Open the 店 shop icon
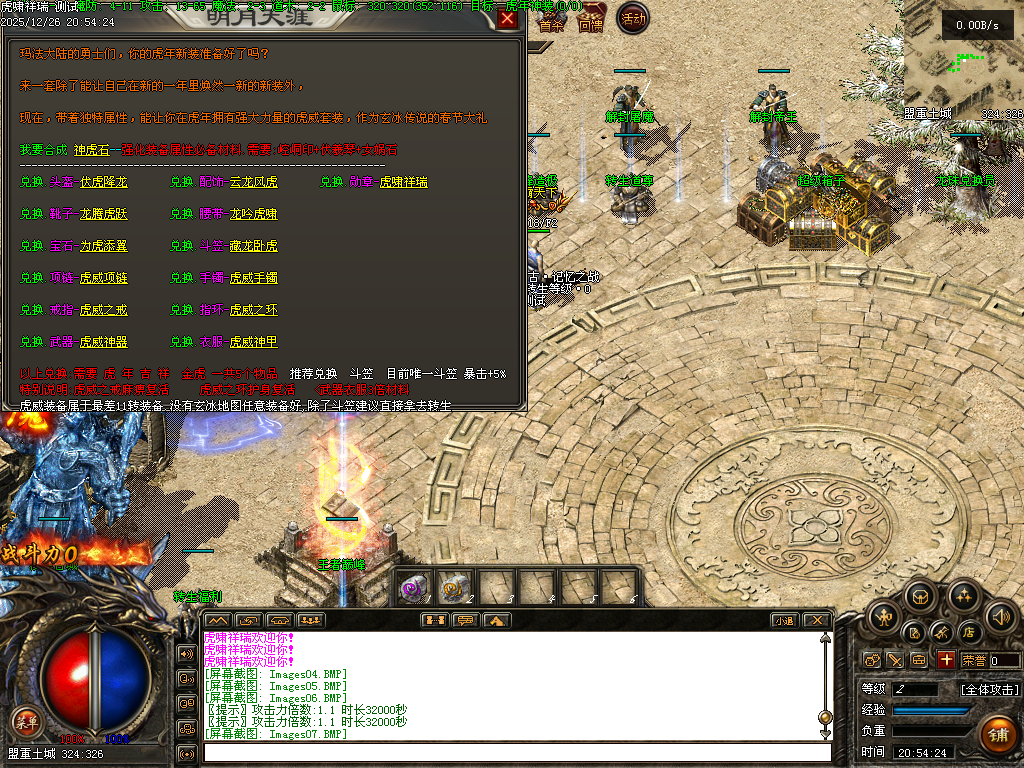Viewport: 1024px width, 768px height. 968,632
